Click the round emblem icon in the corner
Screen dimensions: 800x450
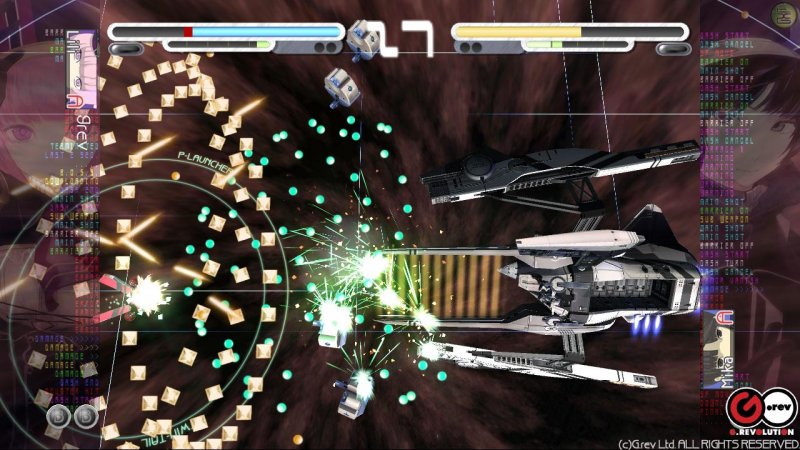coord(784,14)
